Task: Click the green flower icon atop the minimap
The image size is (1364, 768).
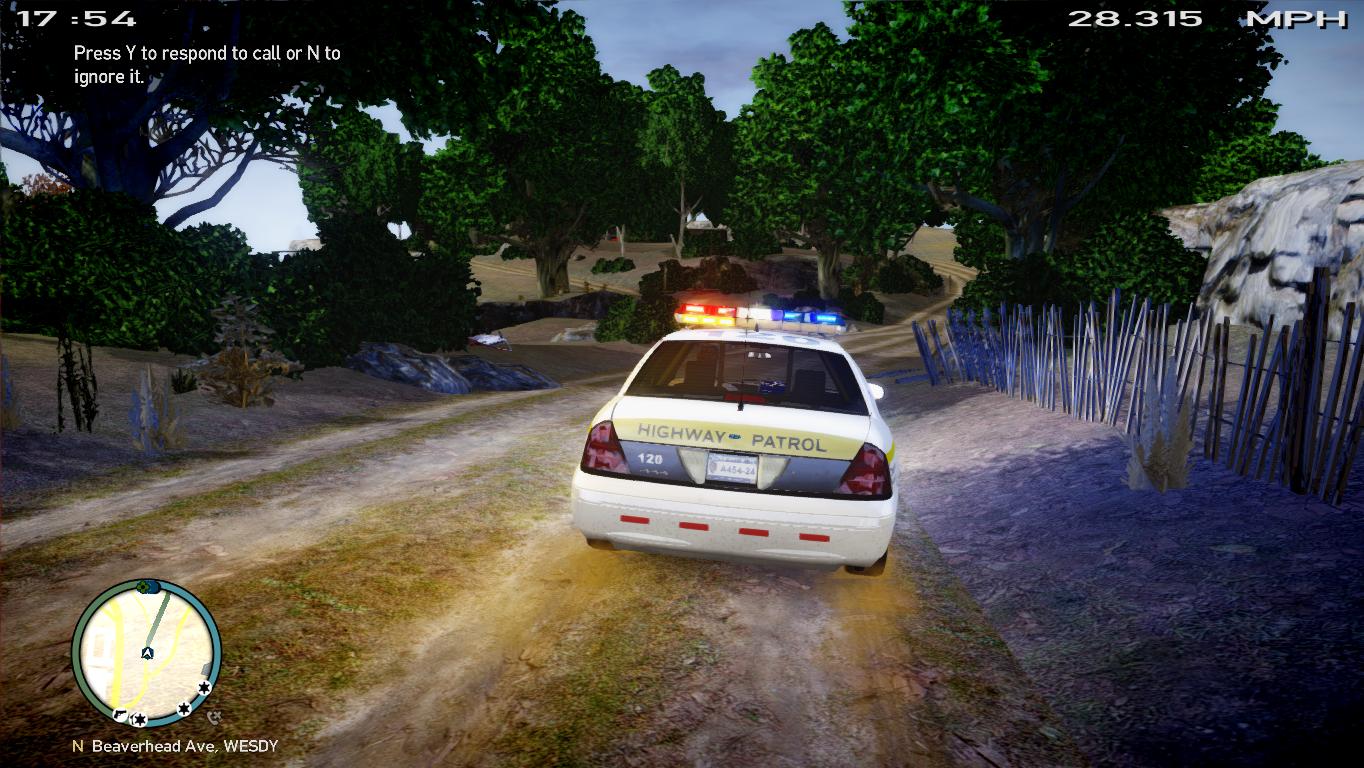Action: point(143,587)
